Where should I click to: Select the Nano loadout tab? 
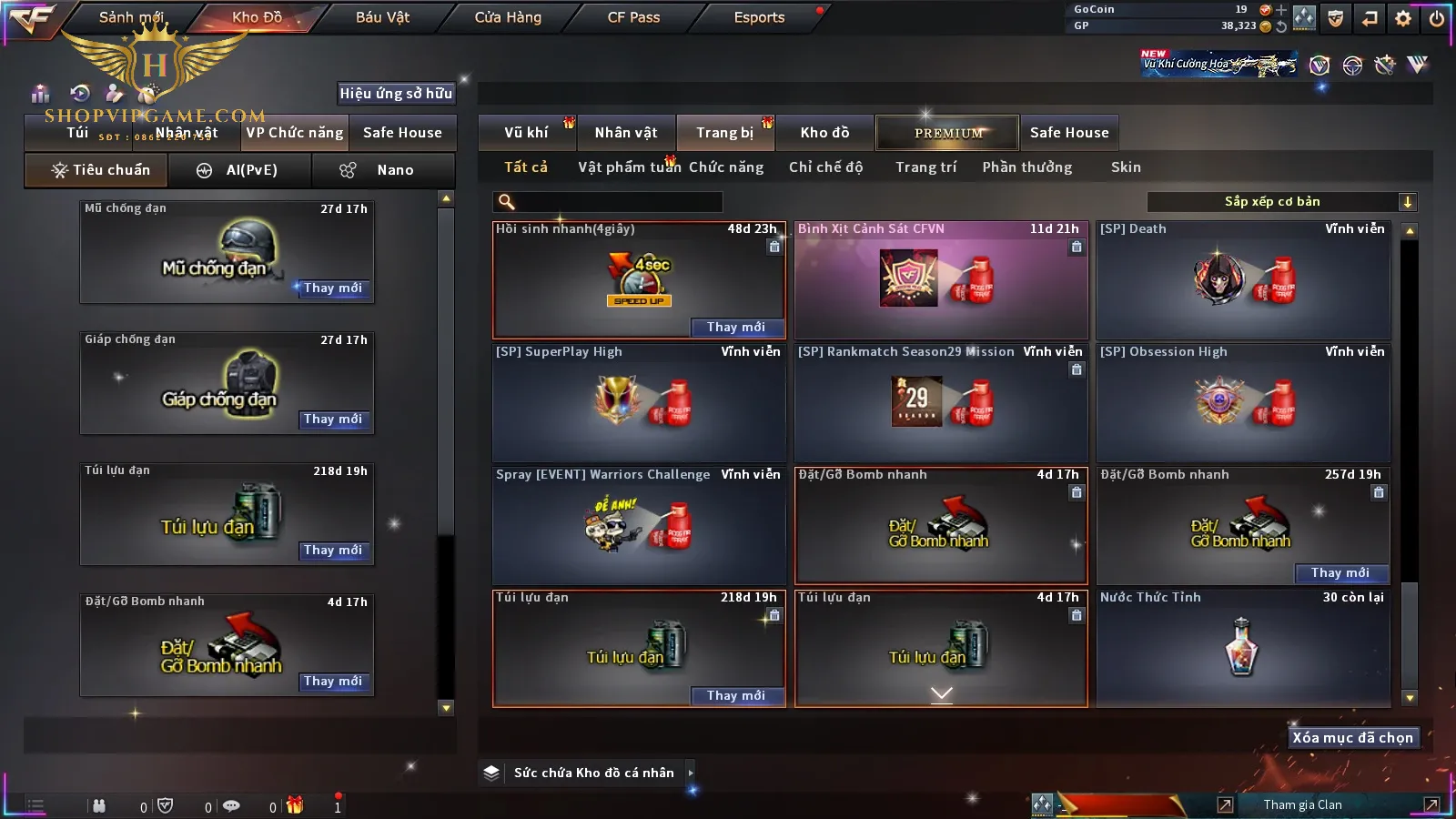click(x=383, y=170)
